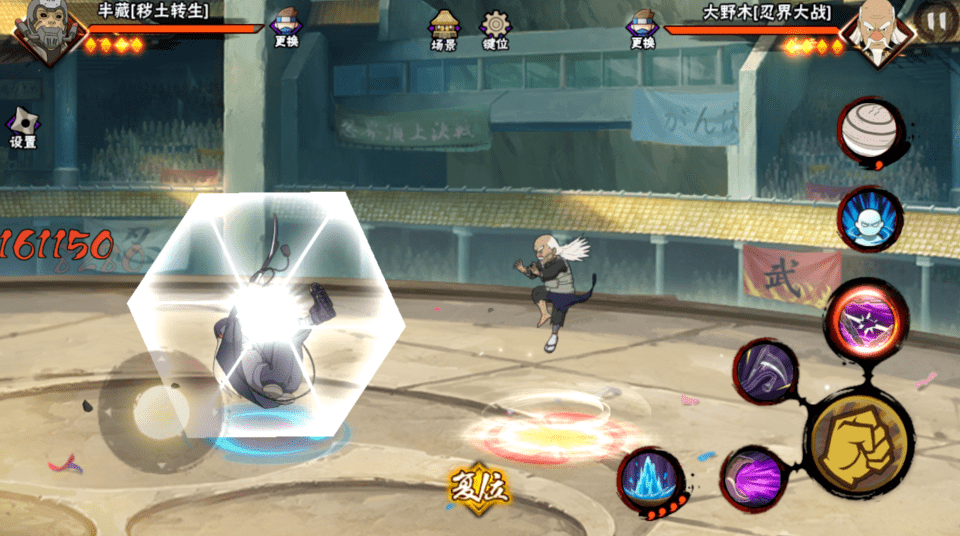Open the 设置 settings shuriken icon
The image size is (960, 536).
[22, 128]
